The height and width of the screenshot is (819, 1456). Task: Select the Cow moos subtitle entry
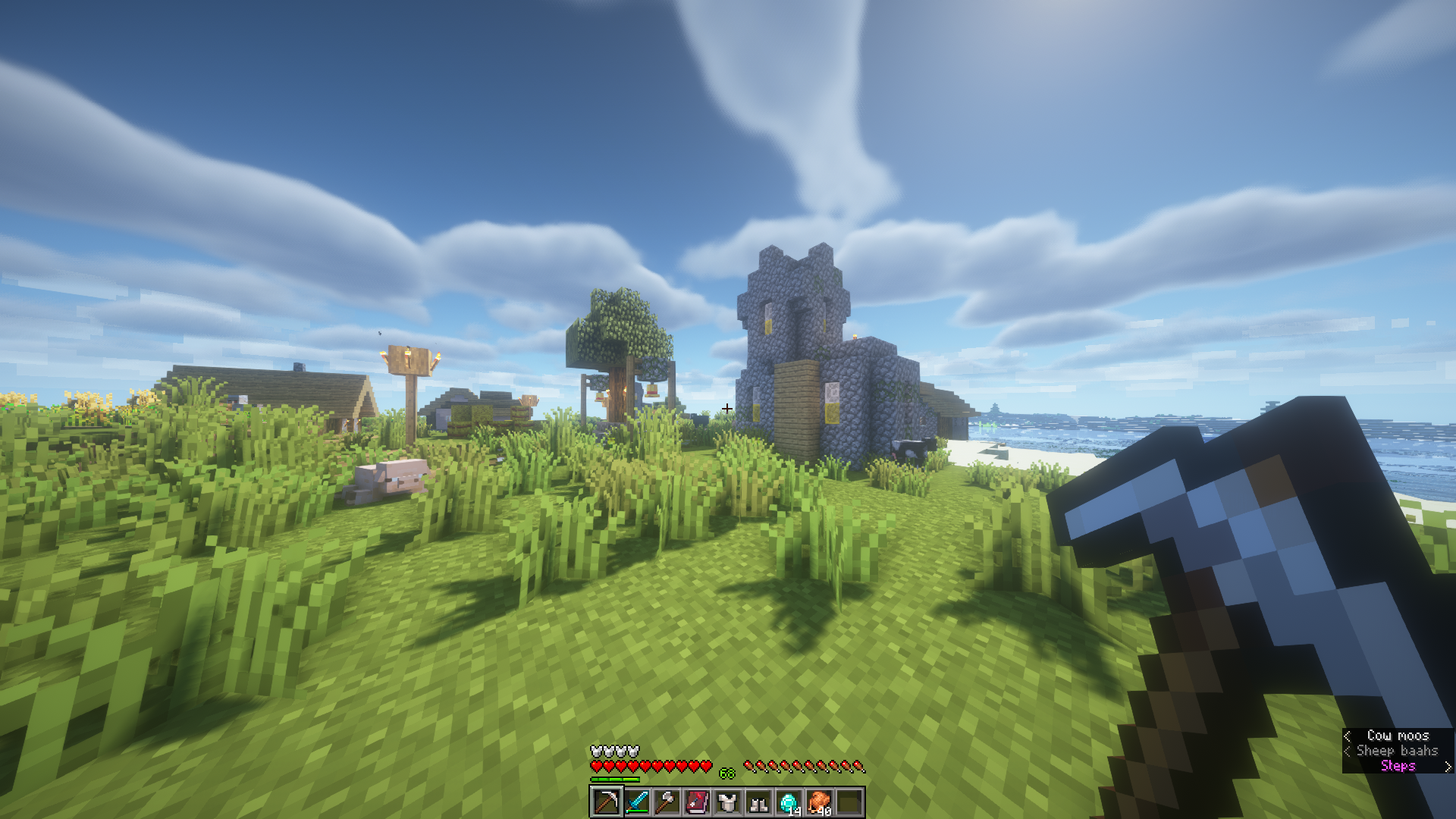click(x=1398, y=736)
